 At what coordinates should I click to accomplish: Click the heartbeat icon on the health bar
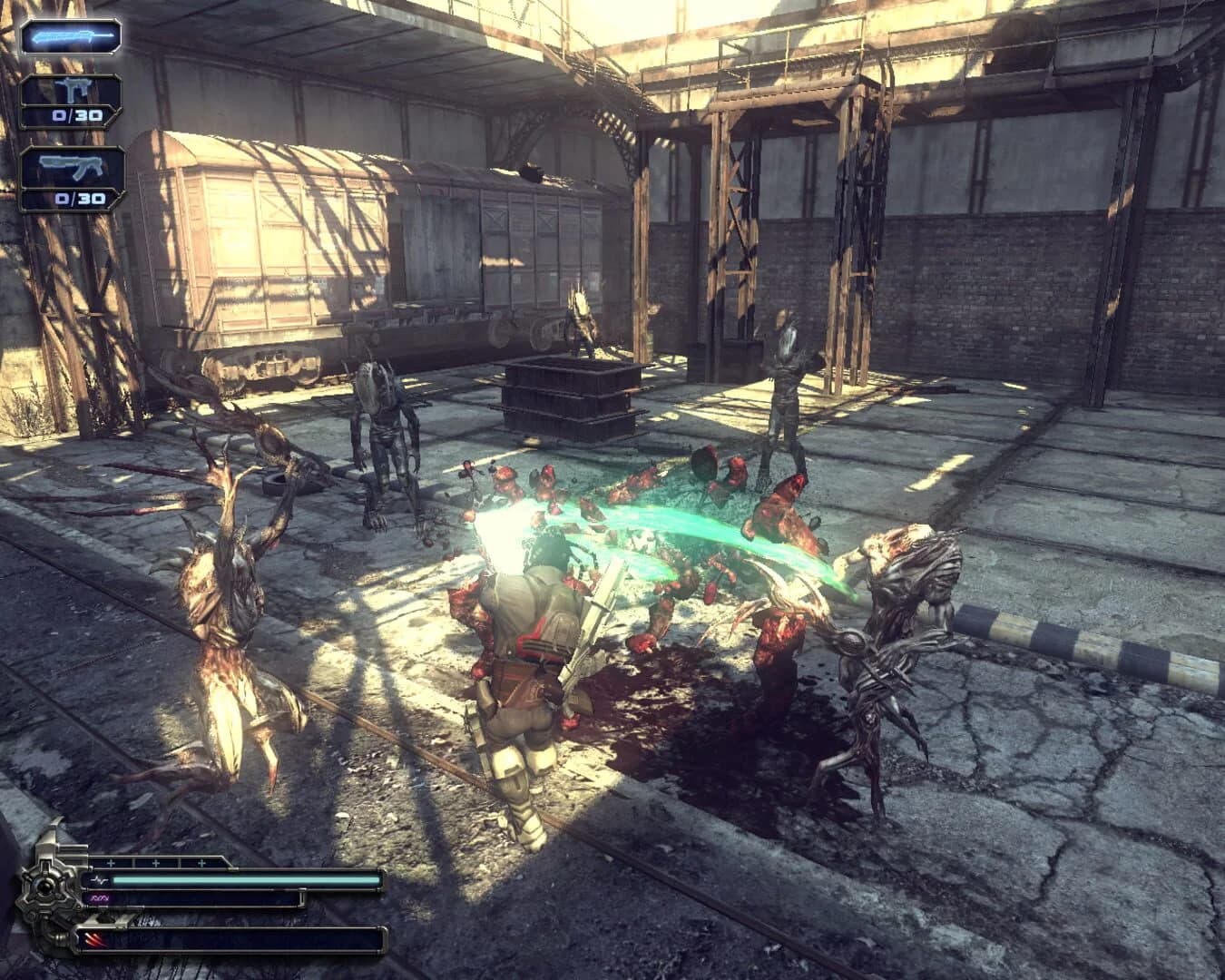100,880
